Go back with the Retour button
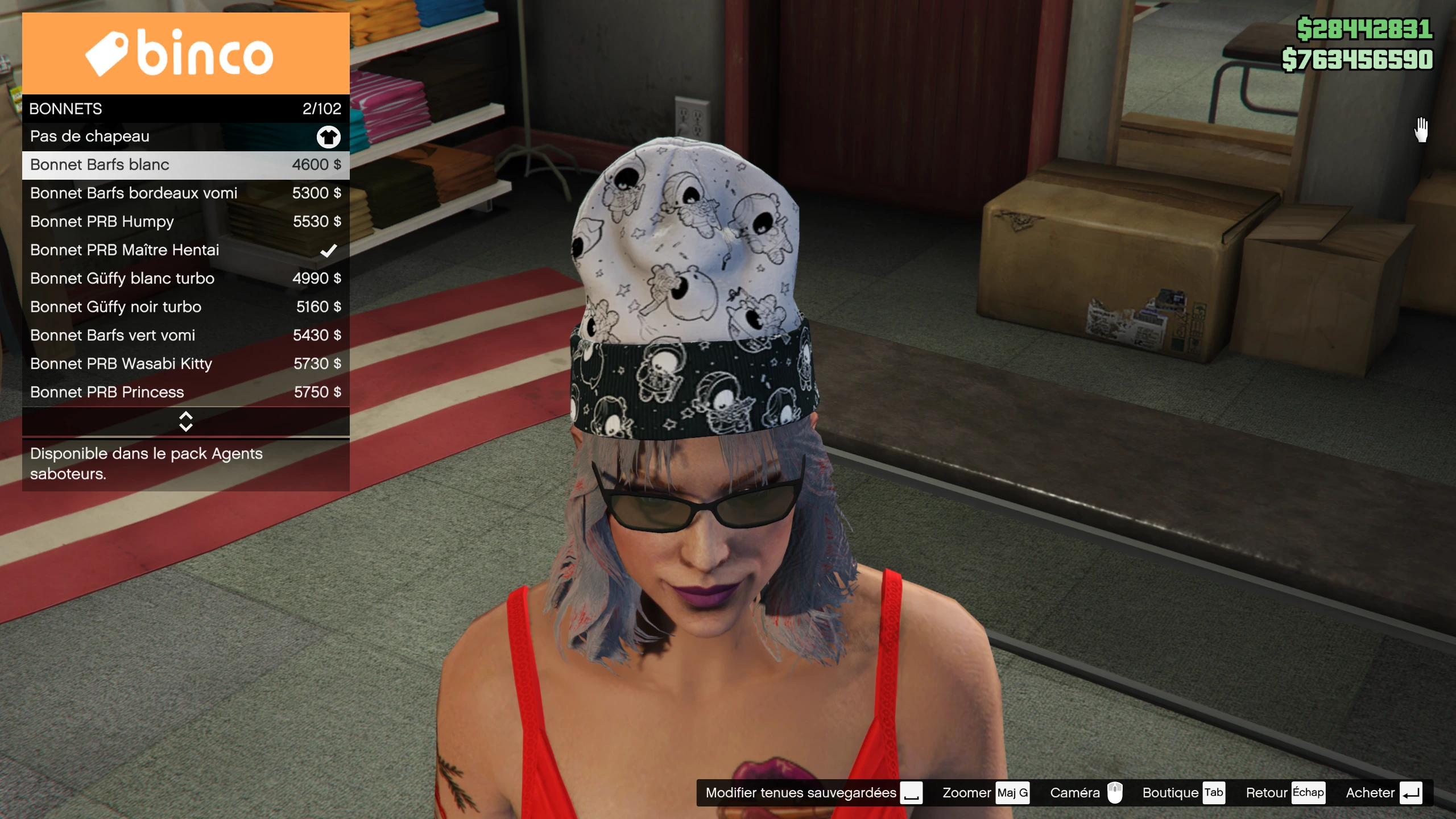Viewport: 1456px width, 819px height. pos(1284,793)
